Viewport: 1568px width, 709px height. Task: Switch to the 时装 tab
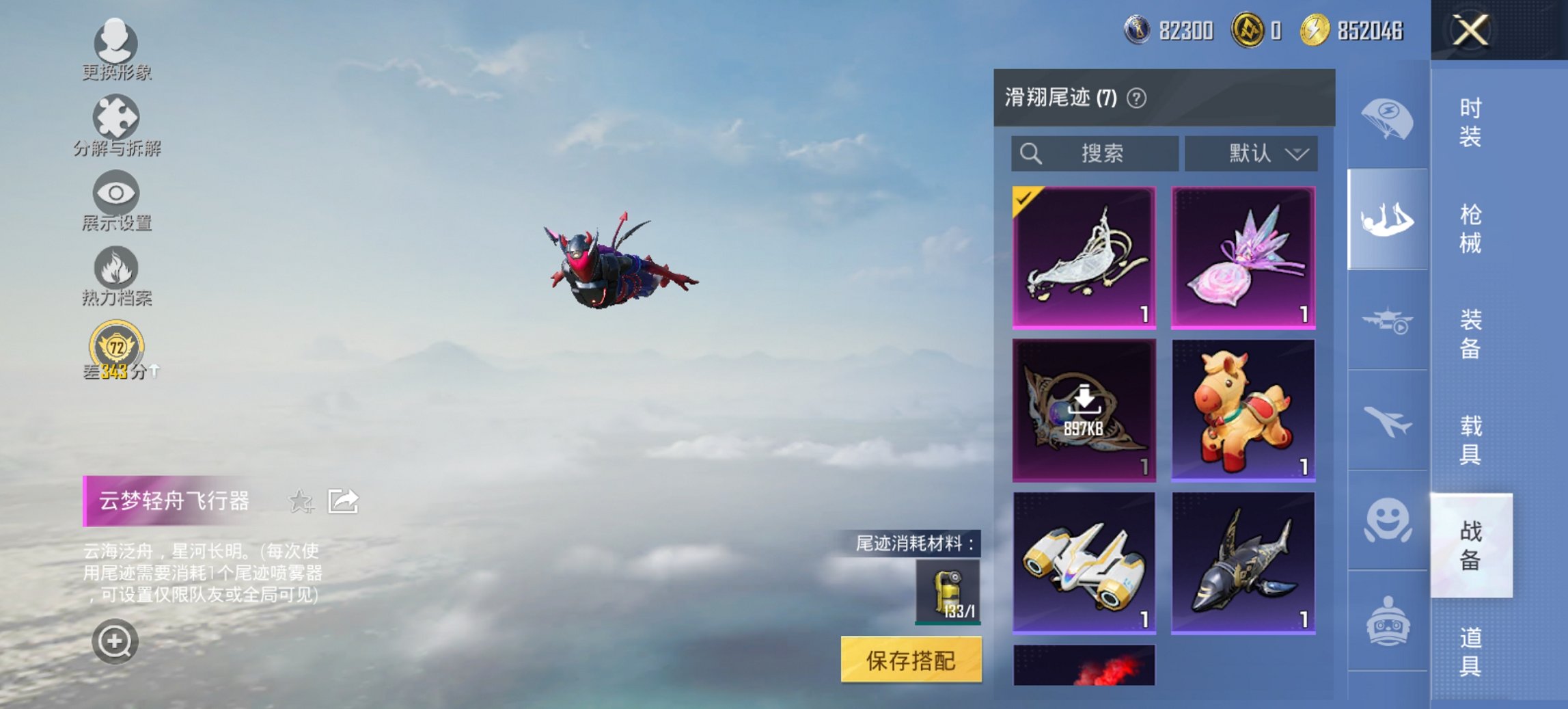[x=1470, y=123]
